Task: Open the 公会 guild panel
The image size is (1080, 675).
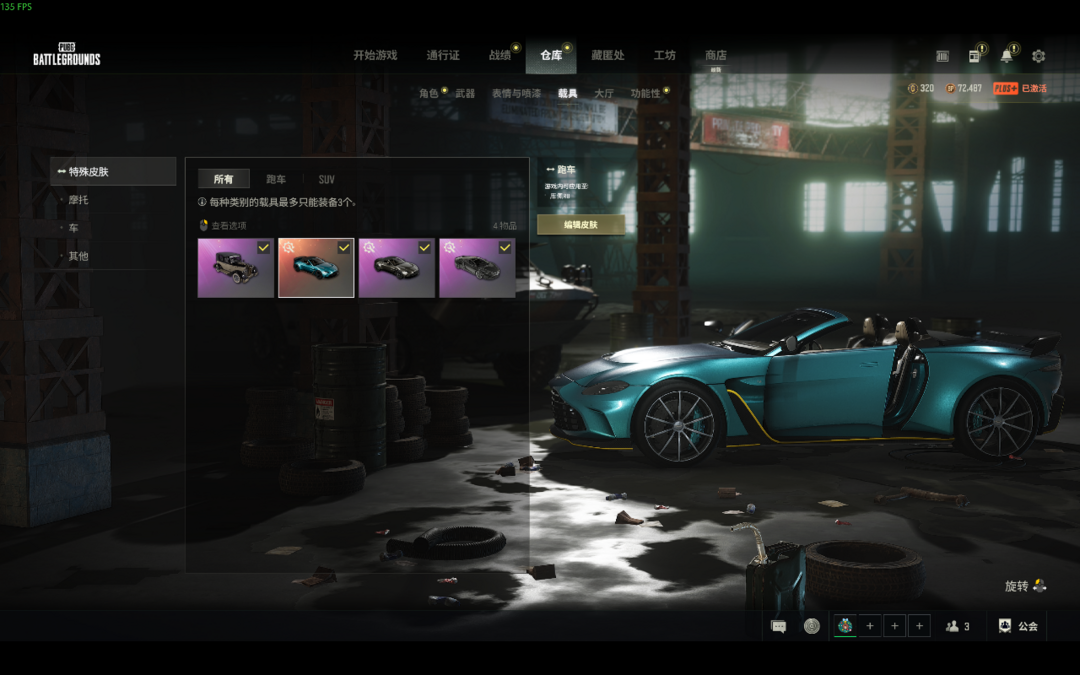Action: 1018,626
